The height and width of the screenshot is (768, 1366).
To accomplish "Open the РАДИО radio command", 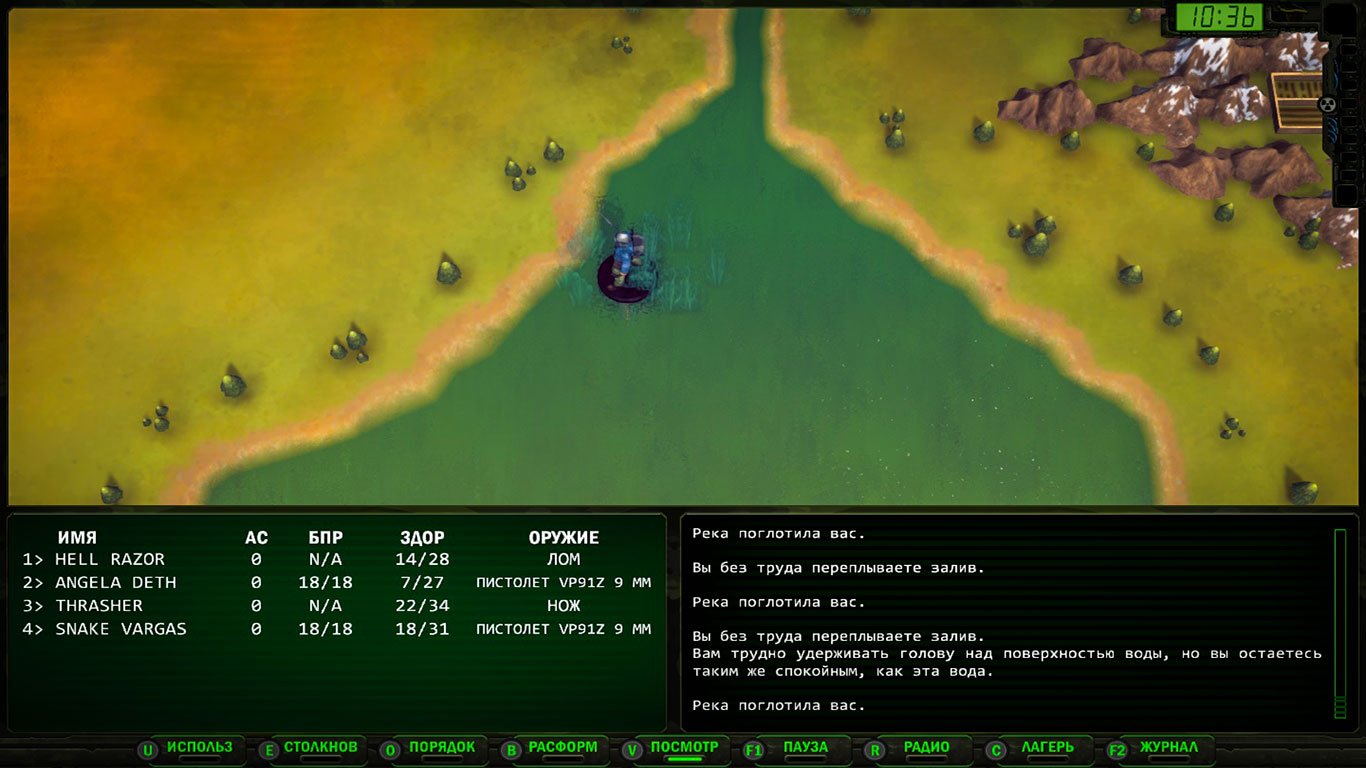I will 926,748.
